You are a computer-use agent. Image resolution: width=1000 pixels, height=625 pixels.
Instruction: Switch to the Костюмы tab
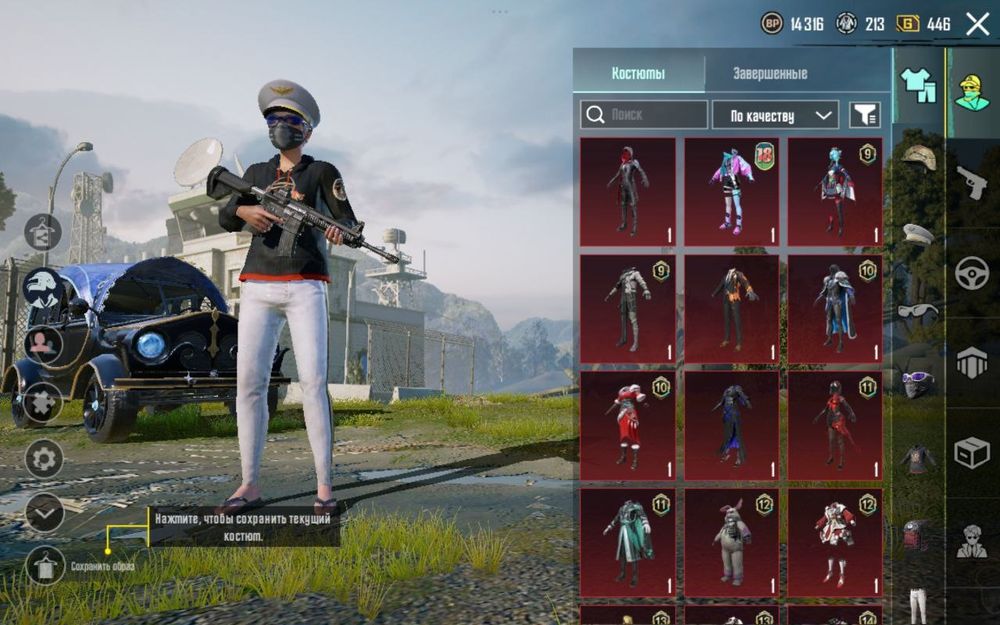coord(638,73)
